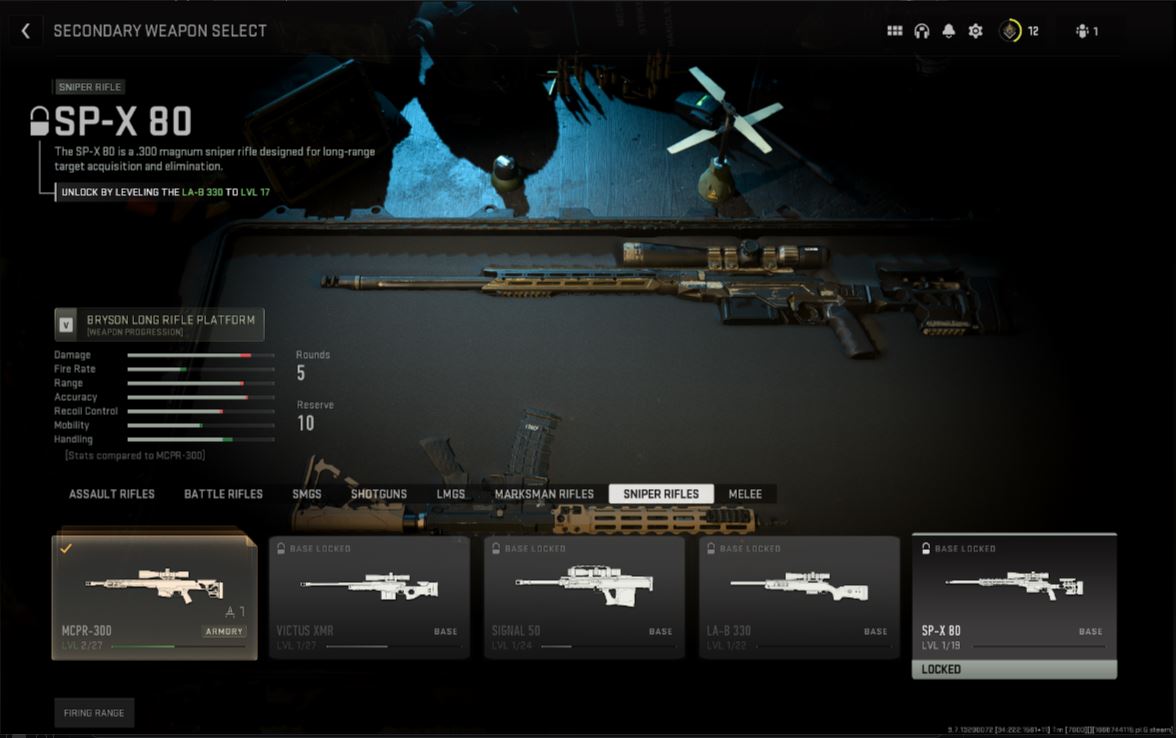Show notifications with the bell icon
1176x738 pixels.
click(948, 31)
